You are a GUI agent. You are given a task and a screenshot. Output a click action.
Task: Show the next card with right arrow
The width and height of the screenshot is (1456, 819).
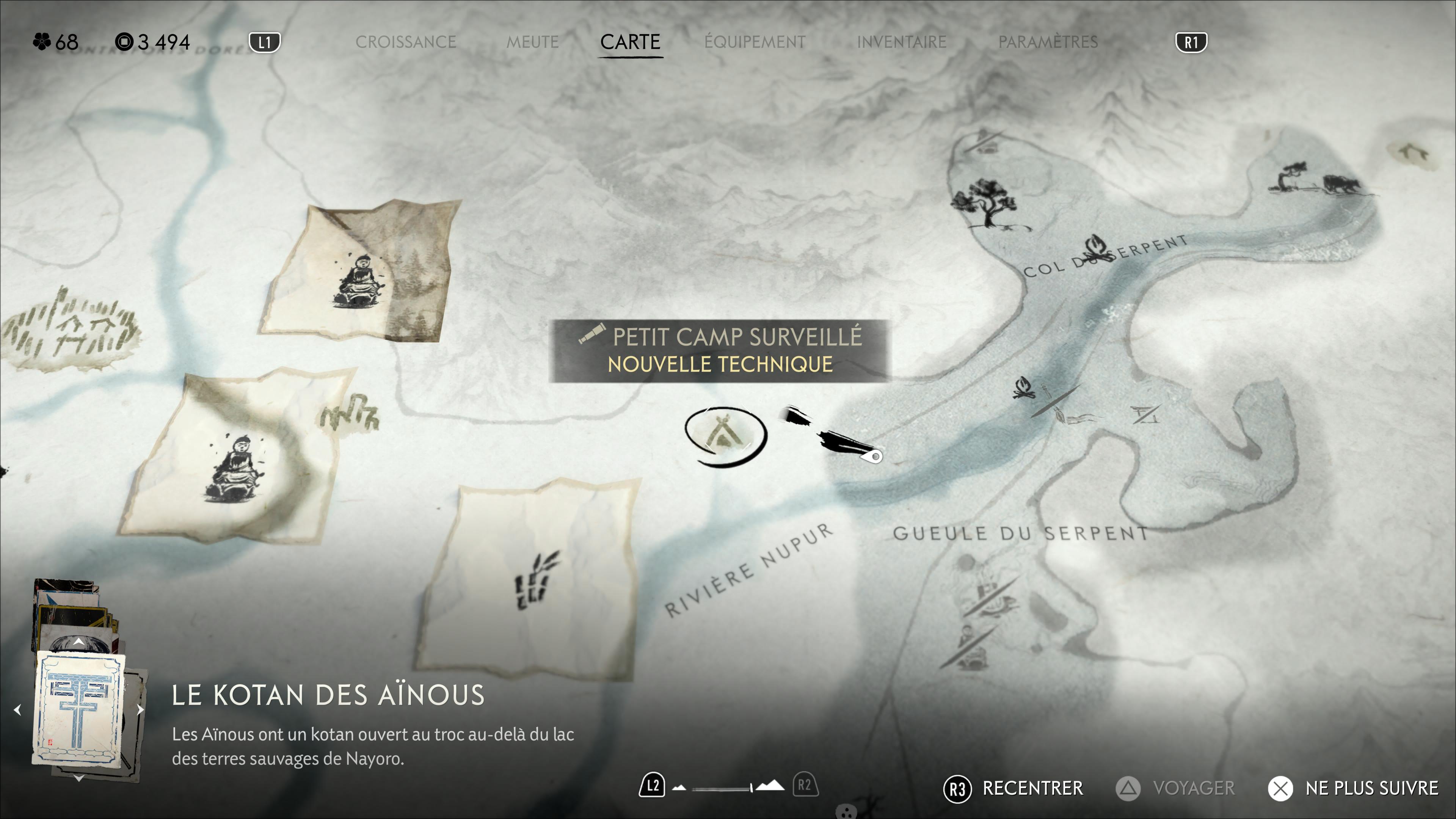[140, 709]
